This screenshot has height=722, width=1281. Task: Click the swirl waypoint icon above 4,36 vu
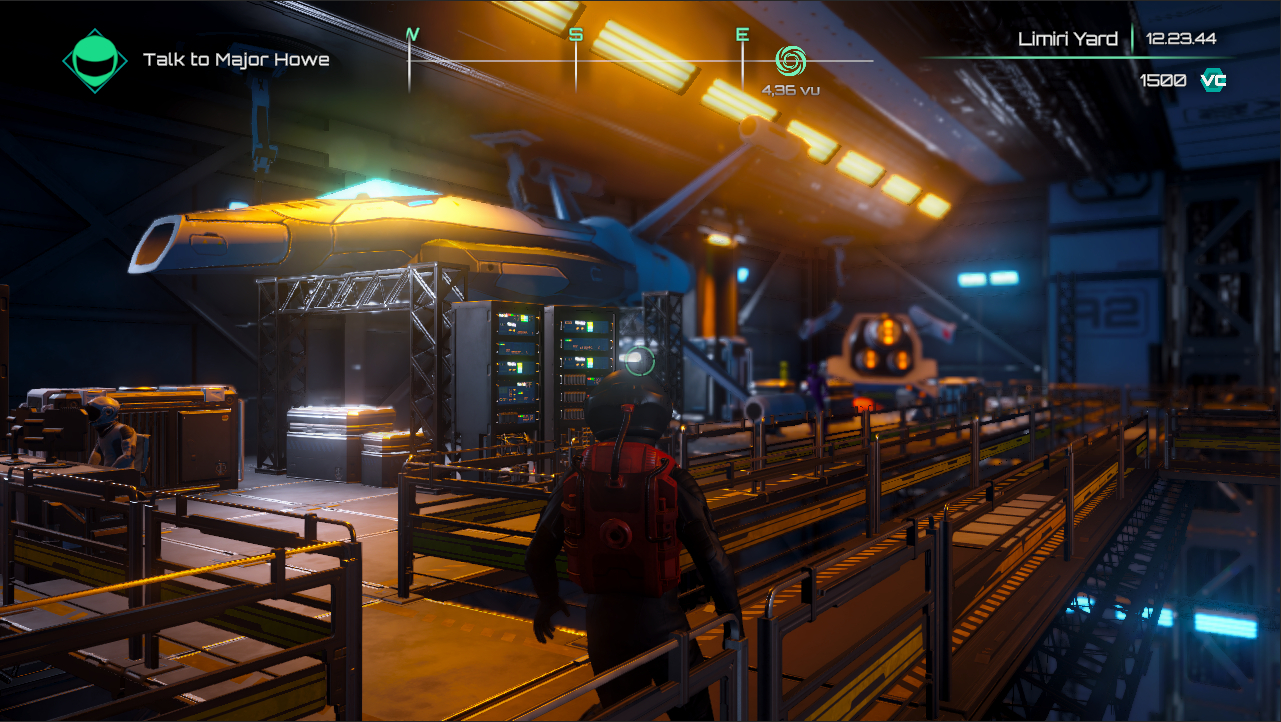tap(793, 62)
